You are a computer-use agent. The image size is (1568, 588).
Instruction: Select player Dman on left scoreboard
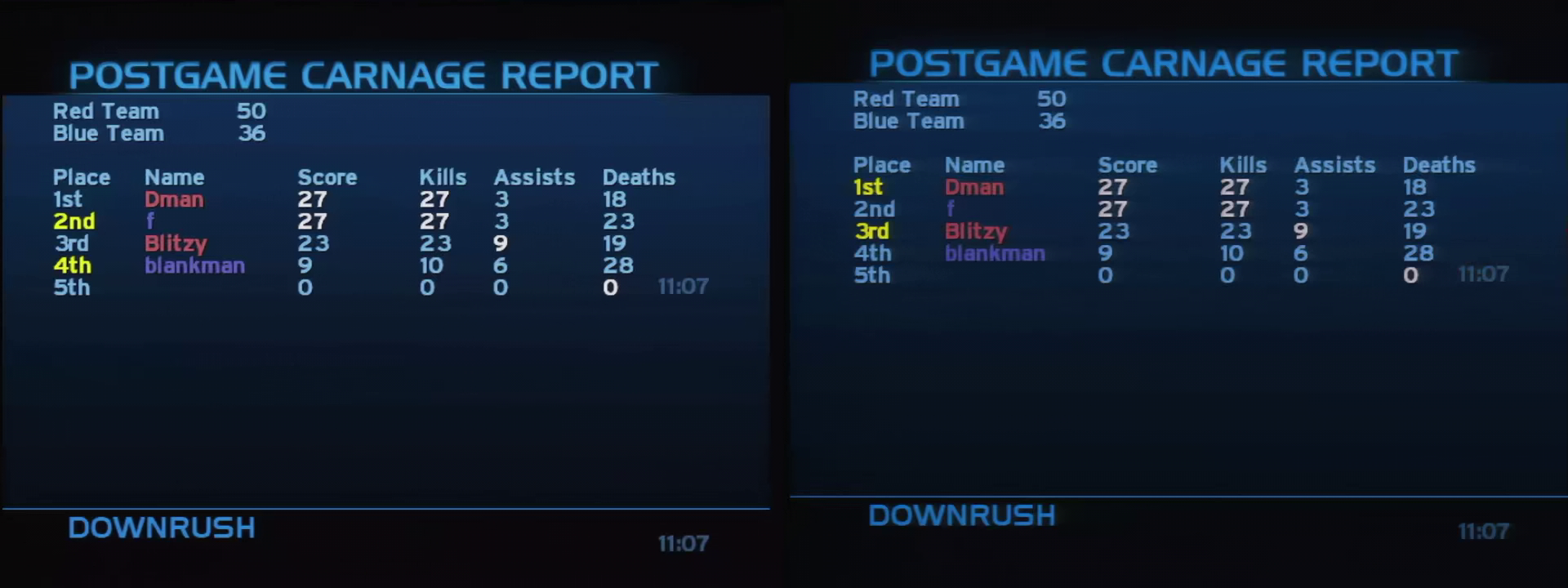175,199
